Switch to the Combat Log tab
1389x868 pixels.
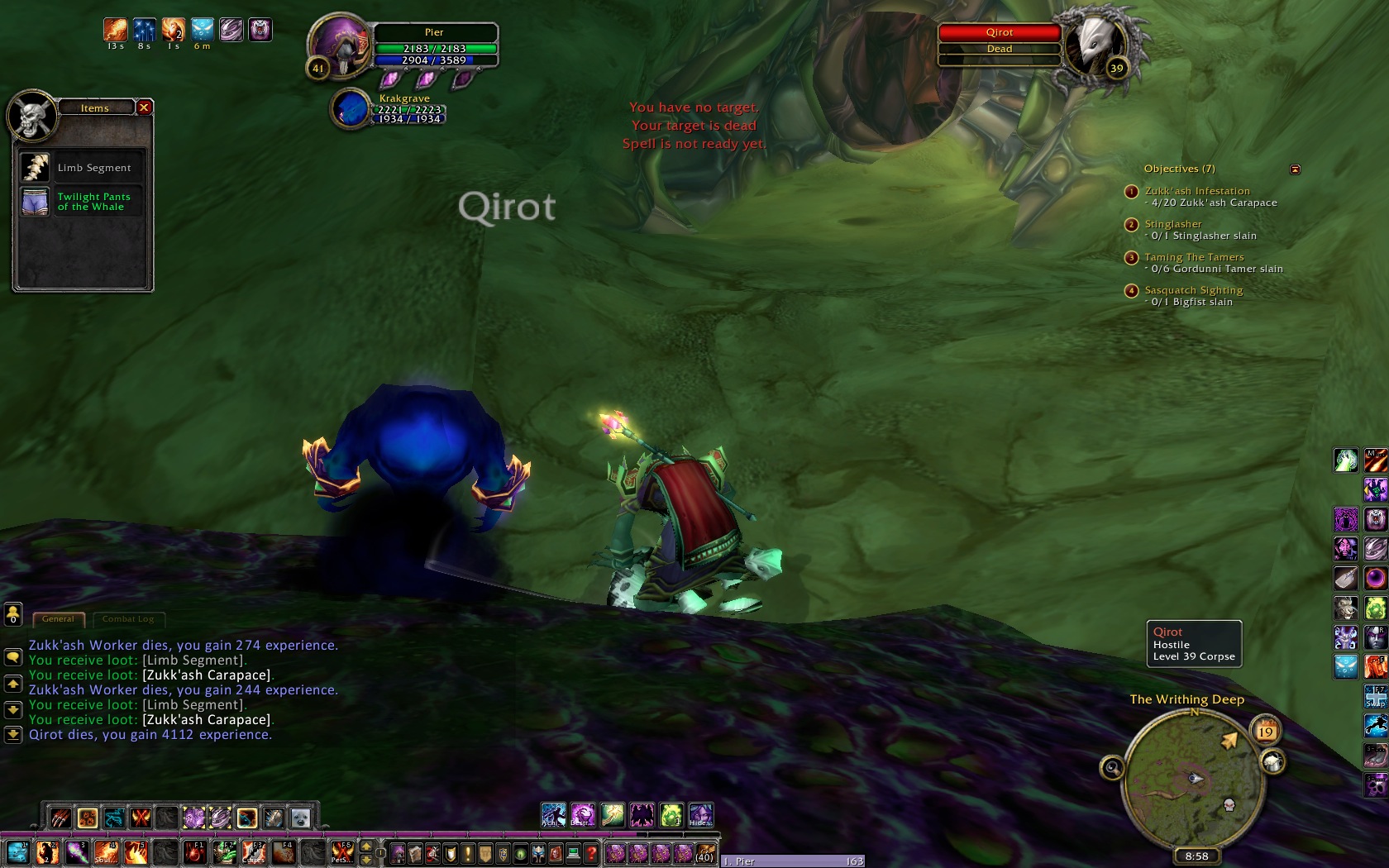[128, 619]
